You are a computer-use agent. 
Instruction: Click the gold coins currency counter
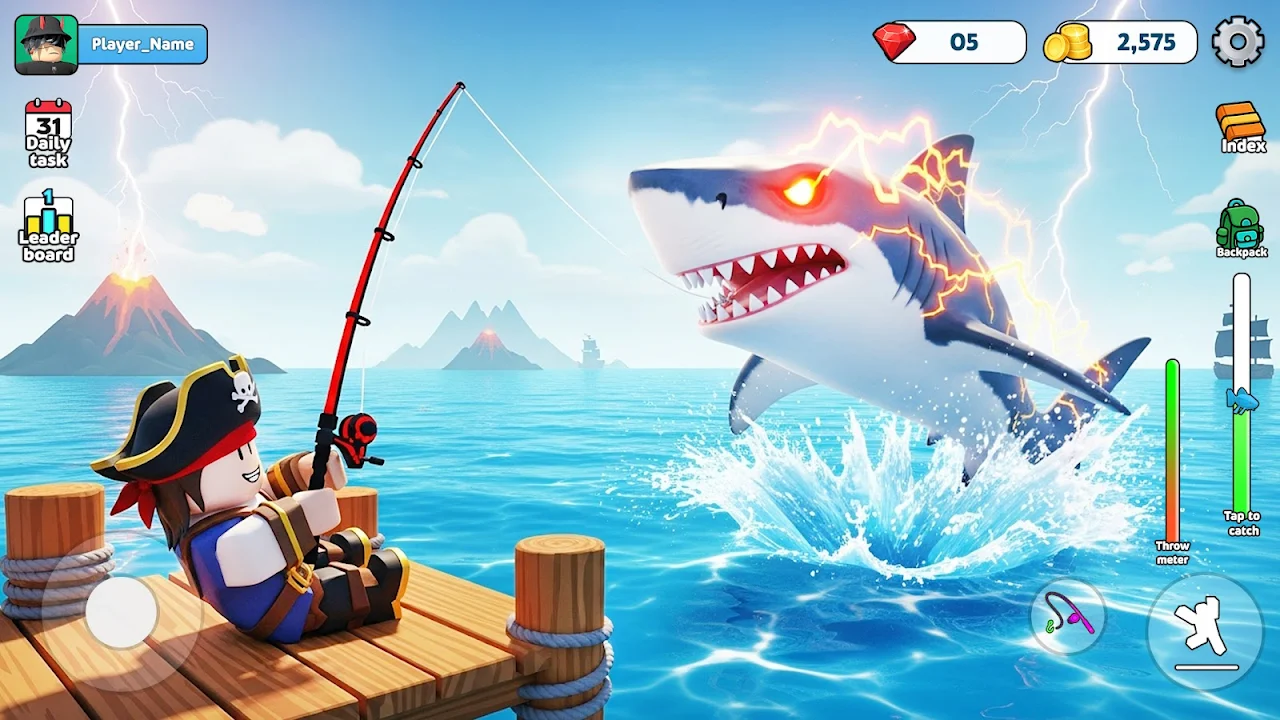click(x=1121, y=42)
